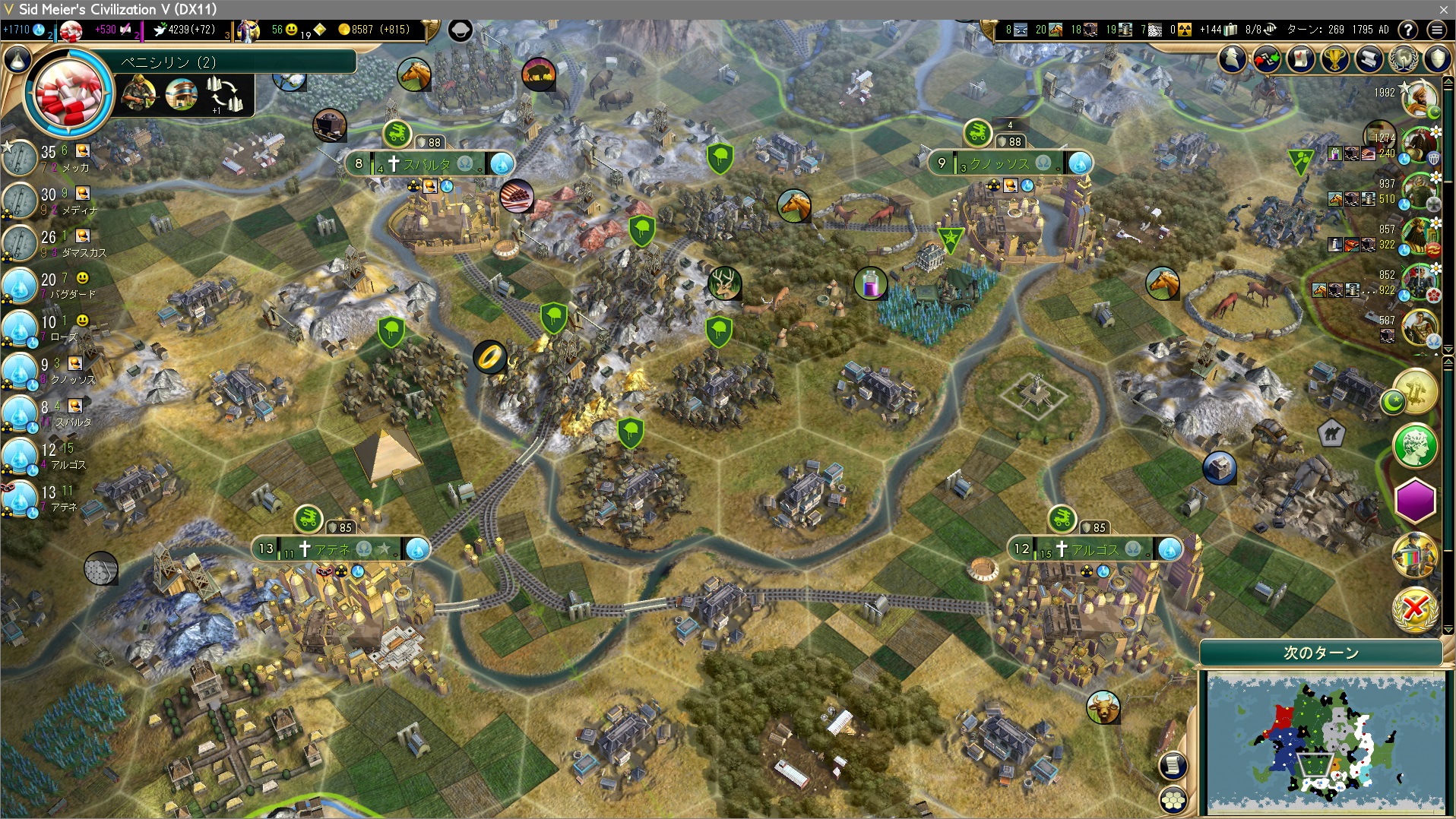The width and height of the screenshot is (1456, 819).
Task: Toggle the hex grid map options button
Action: pyautogui.click(x=1173, y=799)
